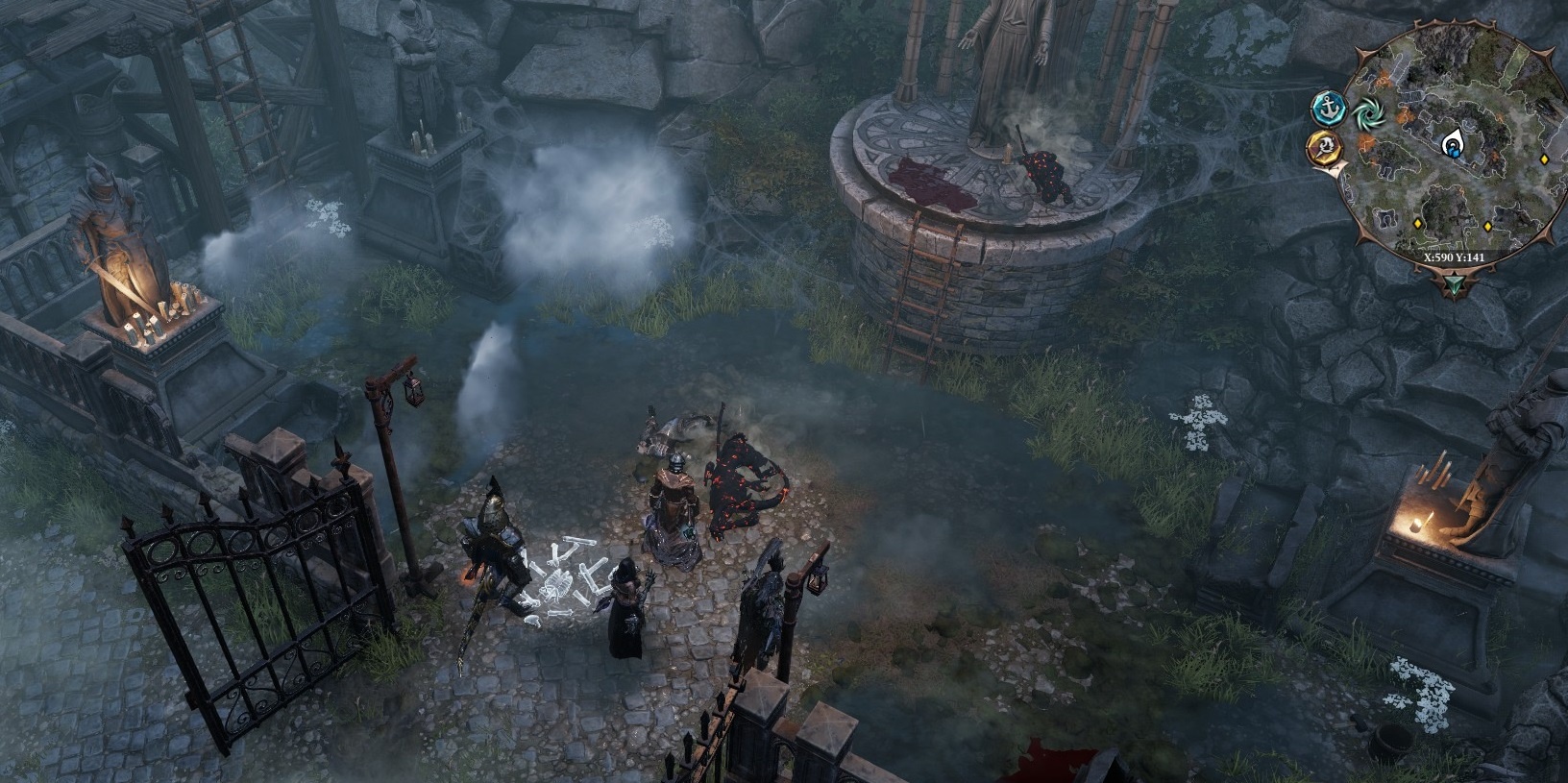Open the iron gate on the left
This screenshot has height=783, width=1568.
[x=250, y=586]
